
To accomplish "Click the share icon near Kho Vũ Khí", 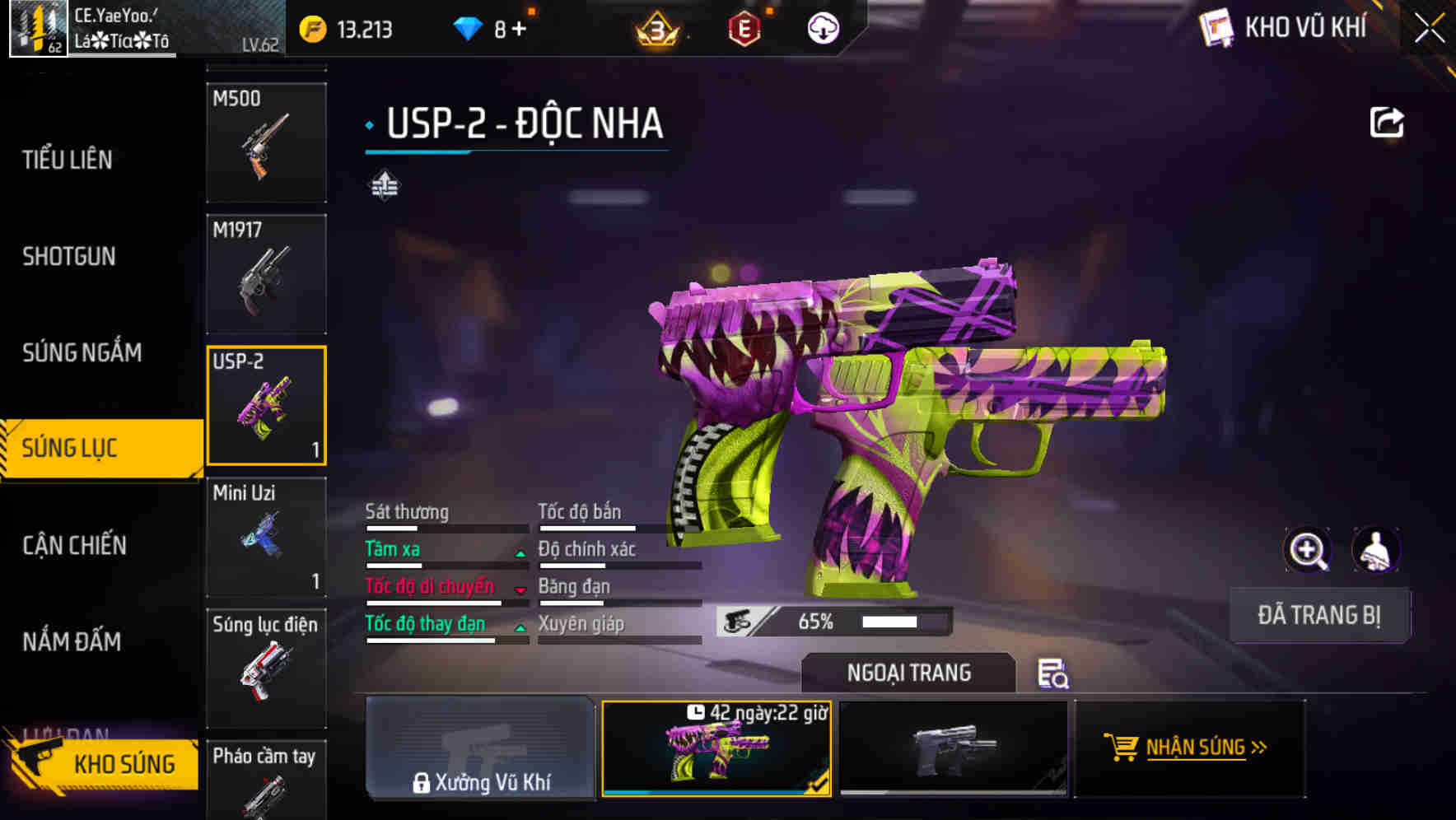I will [1388, 122].
